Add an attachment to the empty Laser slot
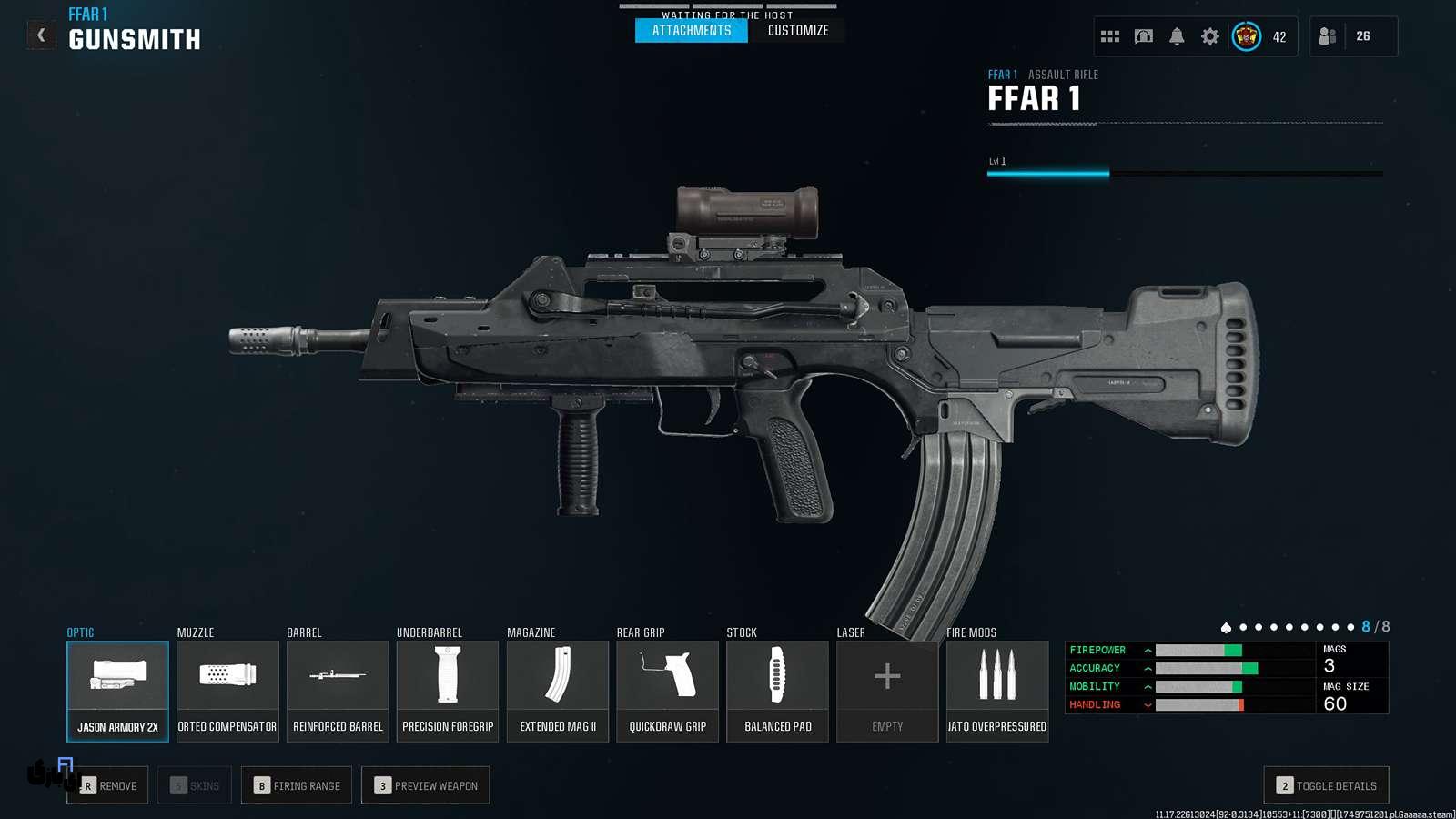Screen dimensions: 1456x819 pos(887,691)
